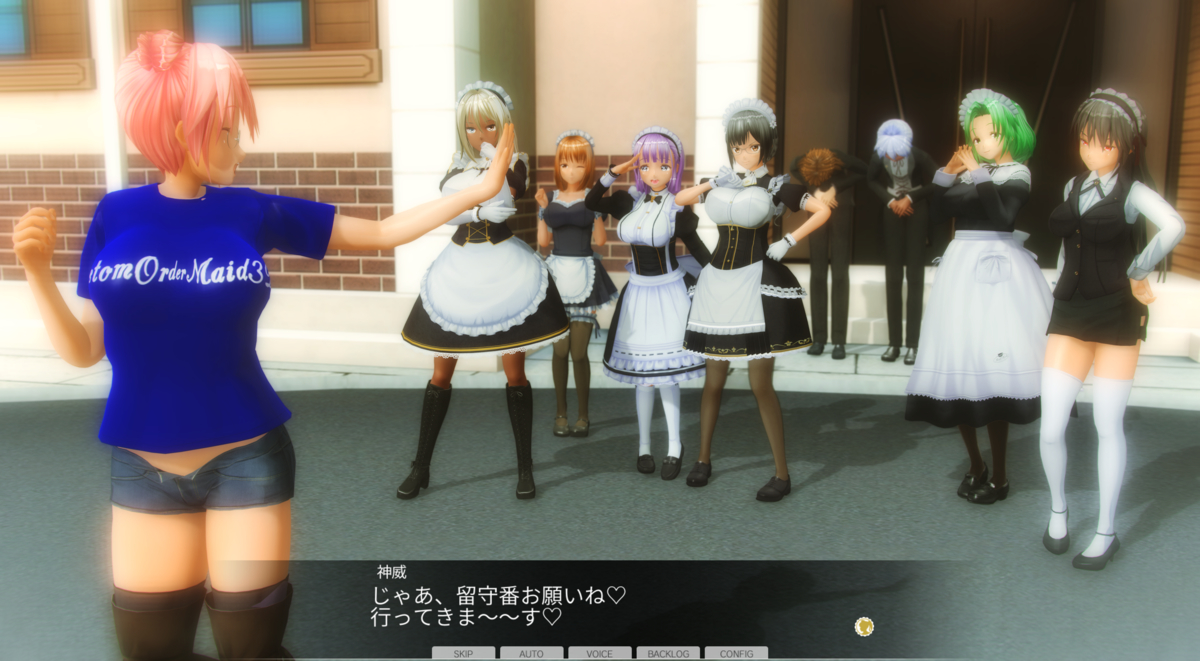
Task: Enable AUTO dialogue advance
Action: pyautogui.click(x=531, y=653)
